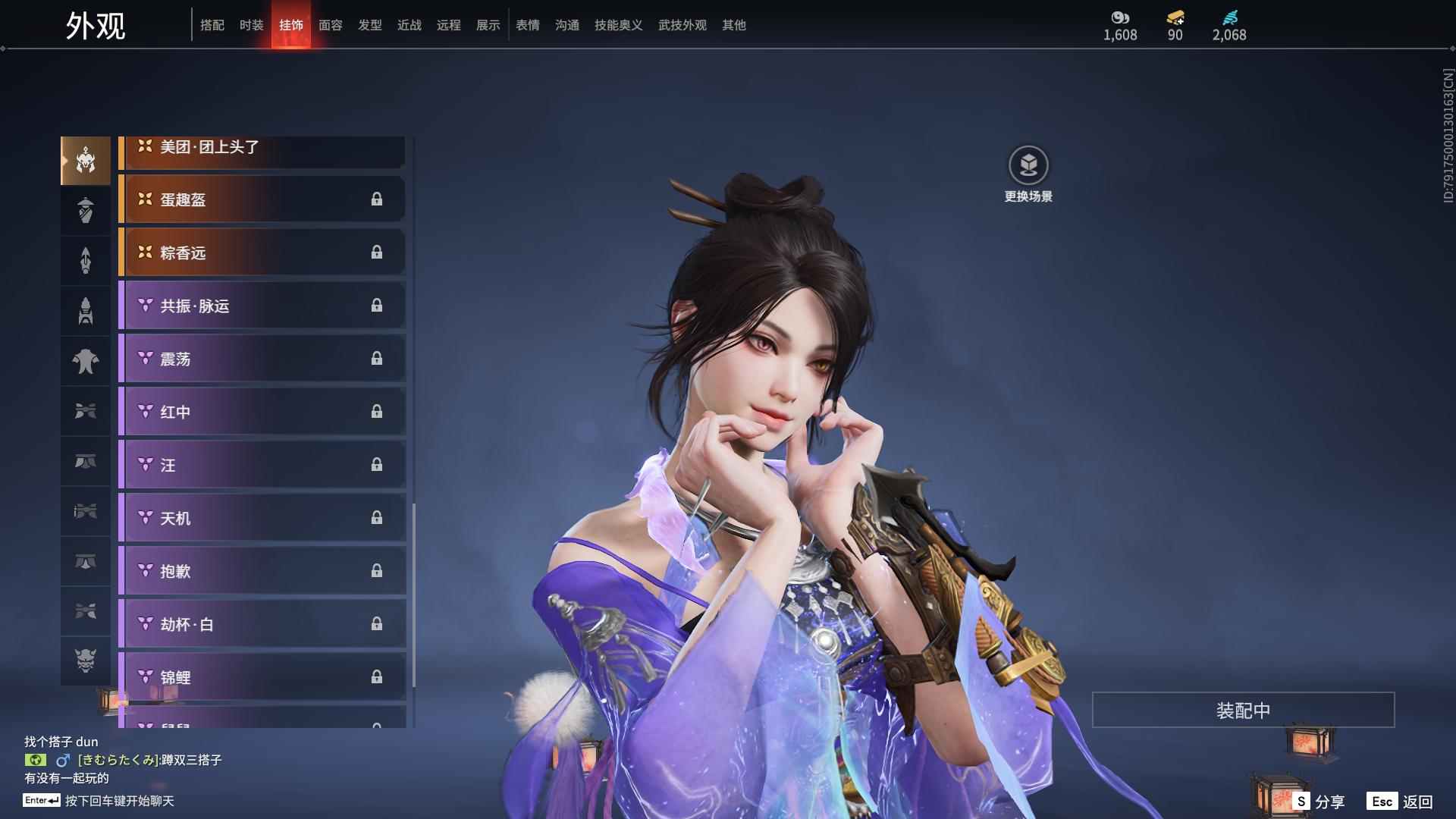The width and height of the screenshot is (1456, 819).
Task: Select the helmet accessory category icon
Action: [85, 161]
